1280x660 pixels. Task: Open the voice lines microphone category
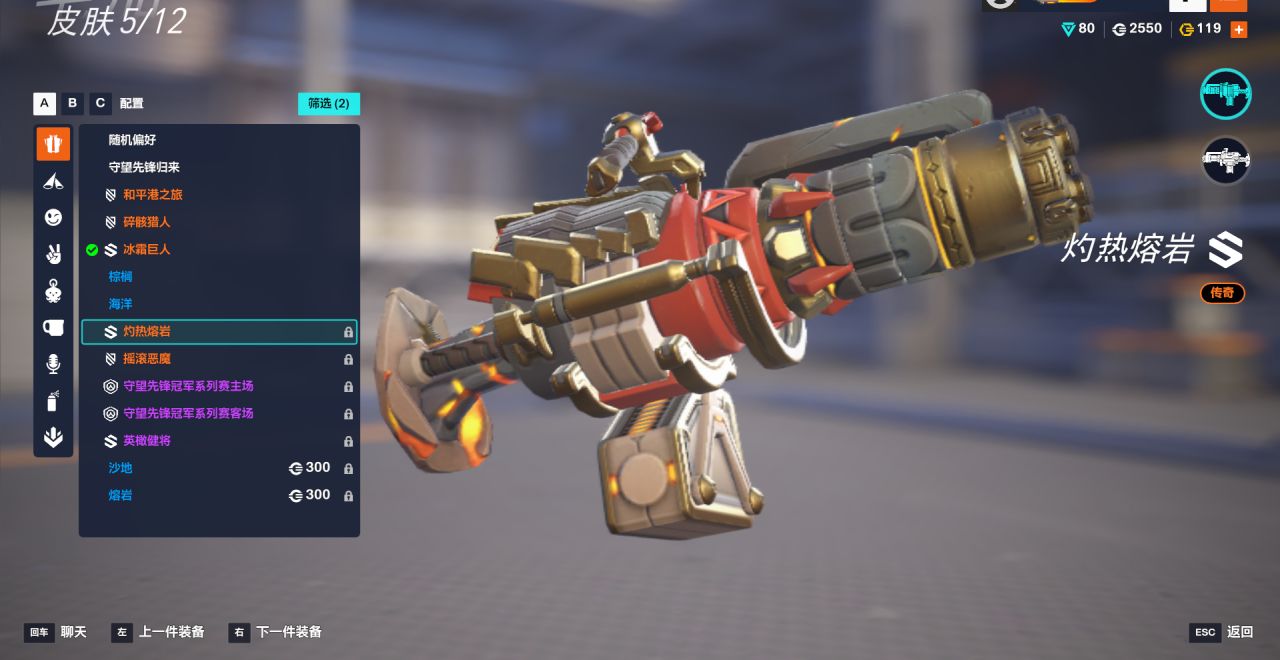(53, 364)
